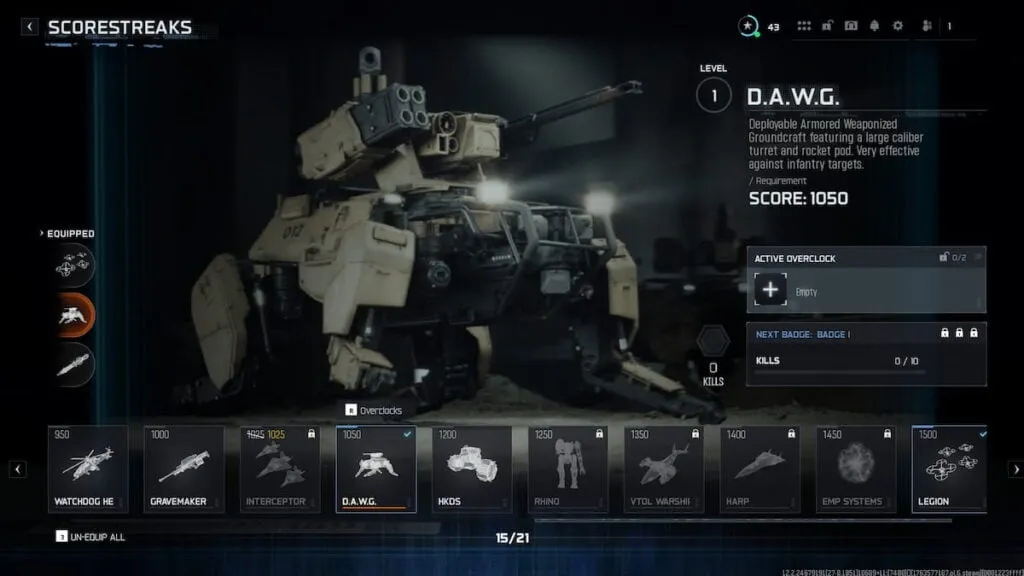
Task: Select the equipped Legion drone slot
Action: pos(74,265)
